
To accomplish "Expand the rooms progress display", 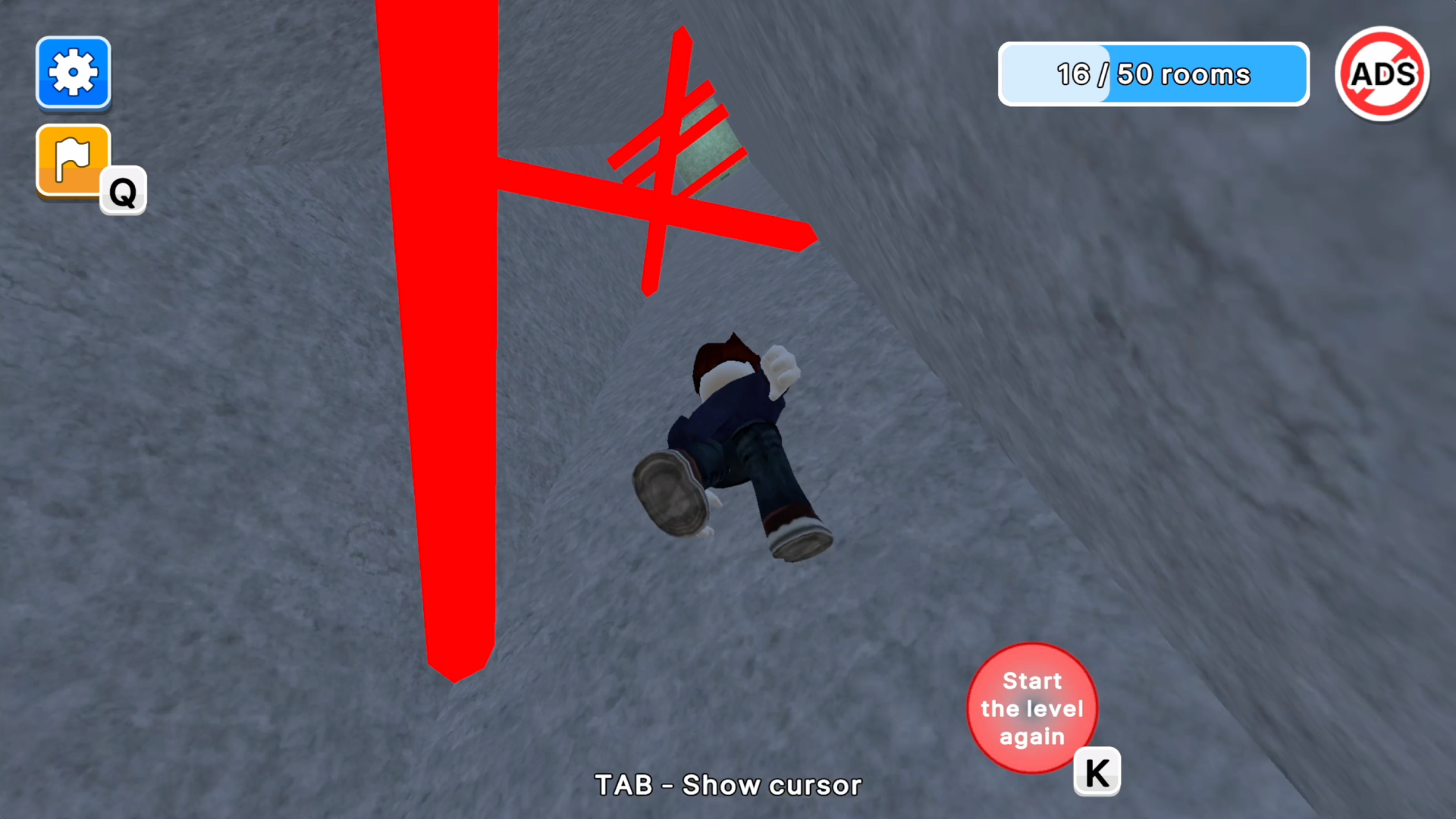I will 1153,74.
